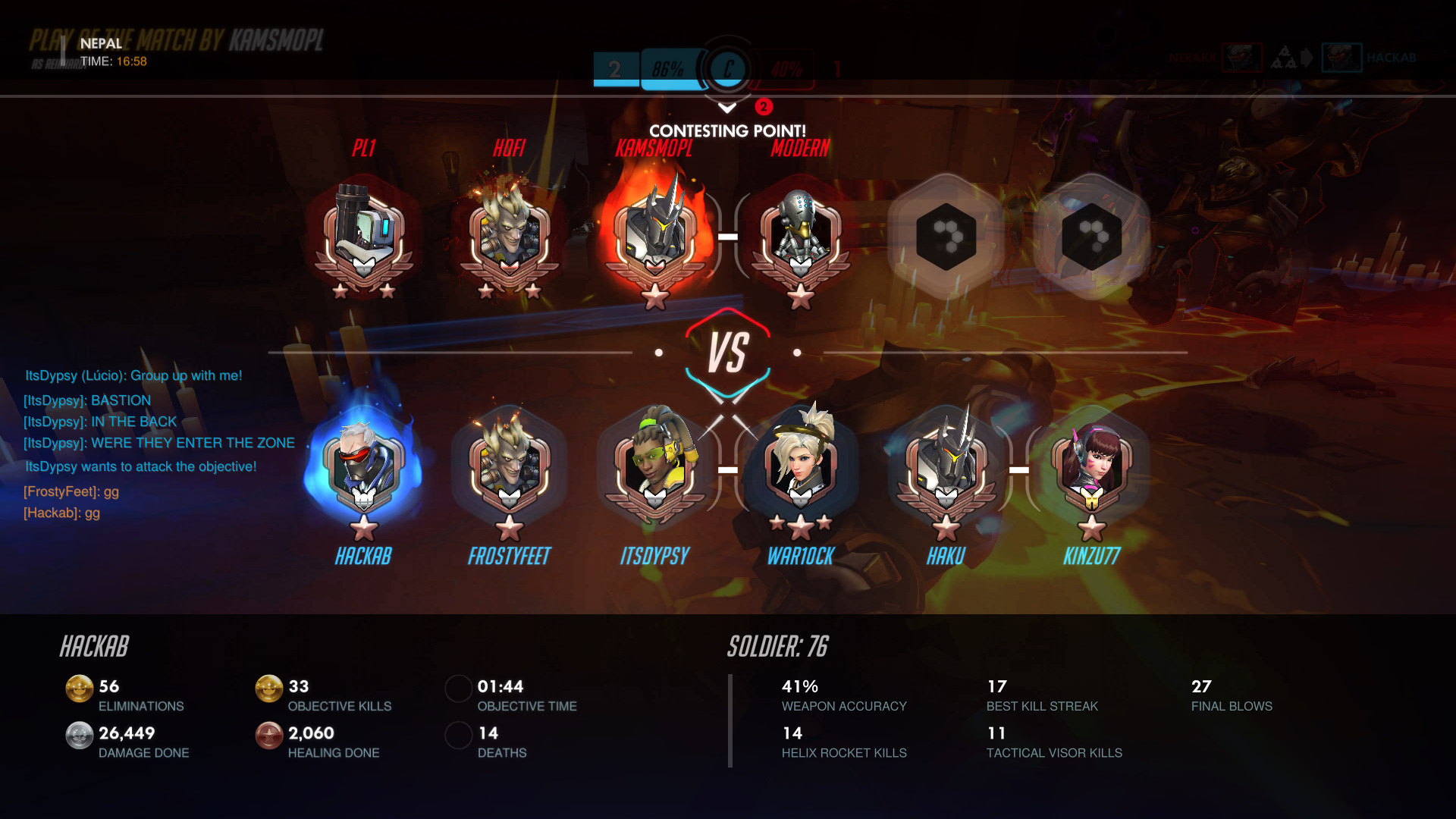Click the gold eliminations medal icon
Screen dimensions: 1456x819
tap(79, 688)
